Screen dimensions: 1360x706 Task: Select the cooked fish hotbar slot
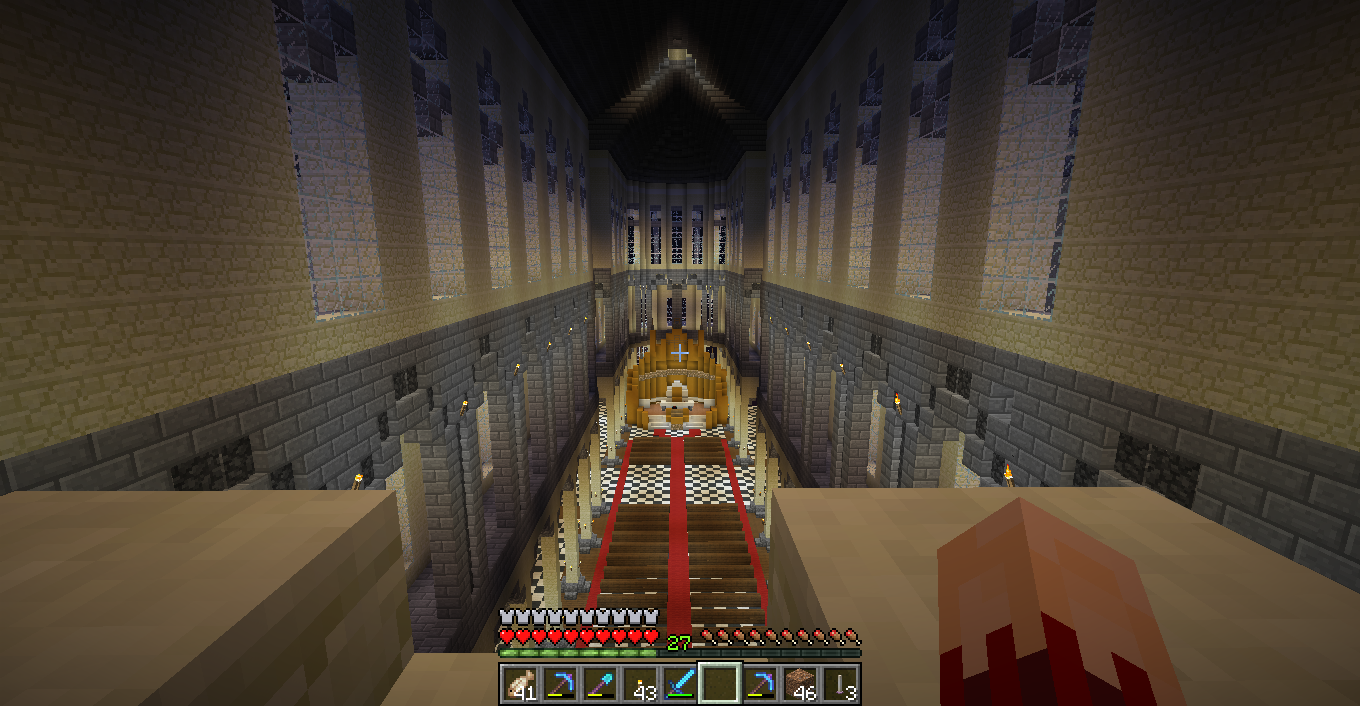point(520,685)
